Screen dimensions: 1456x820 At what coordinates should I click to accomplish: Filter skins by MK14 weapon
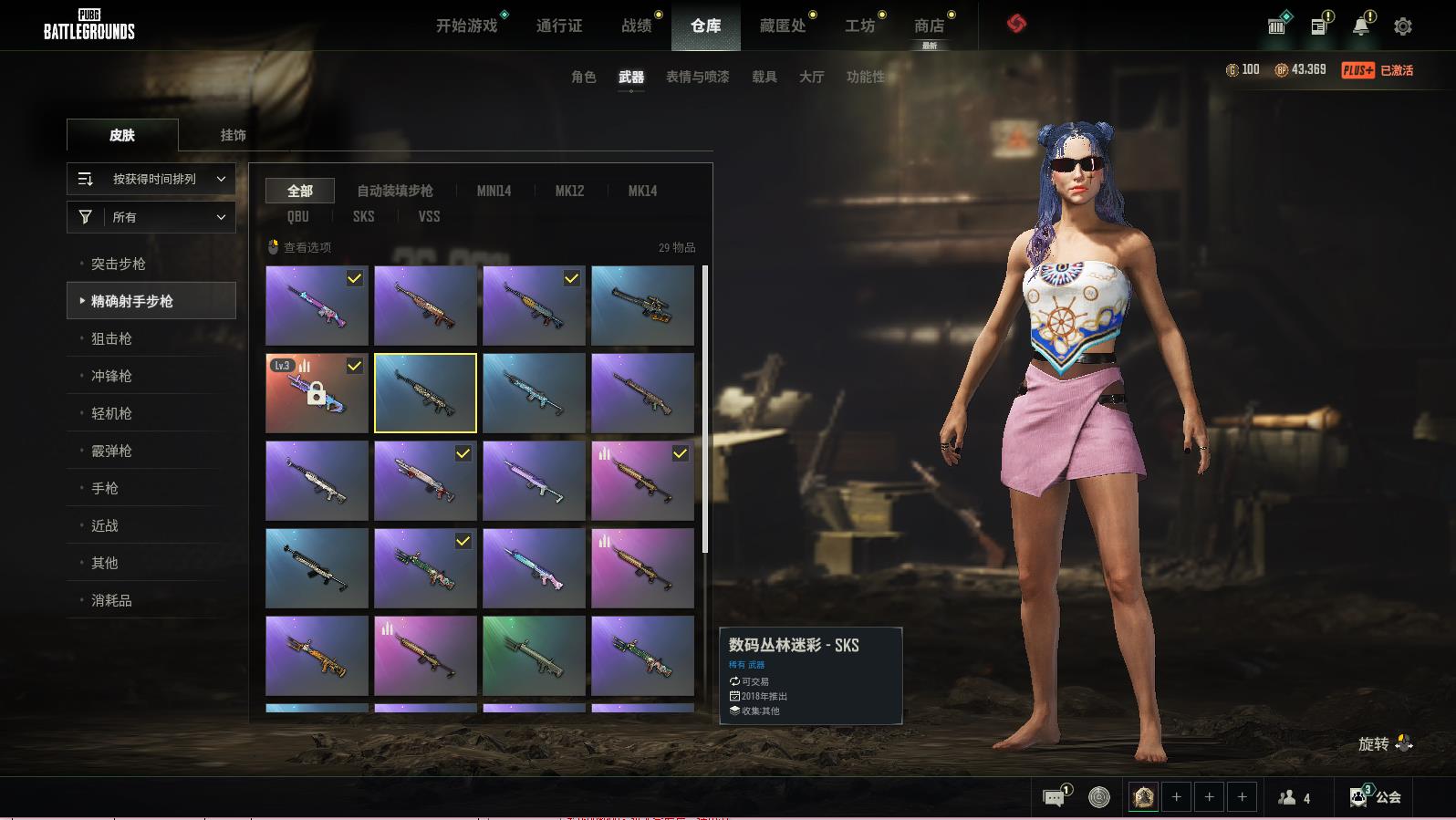pos(642,191)
